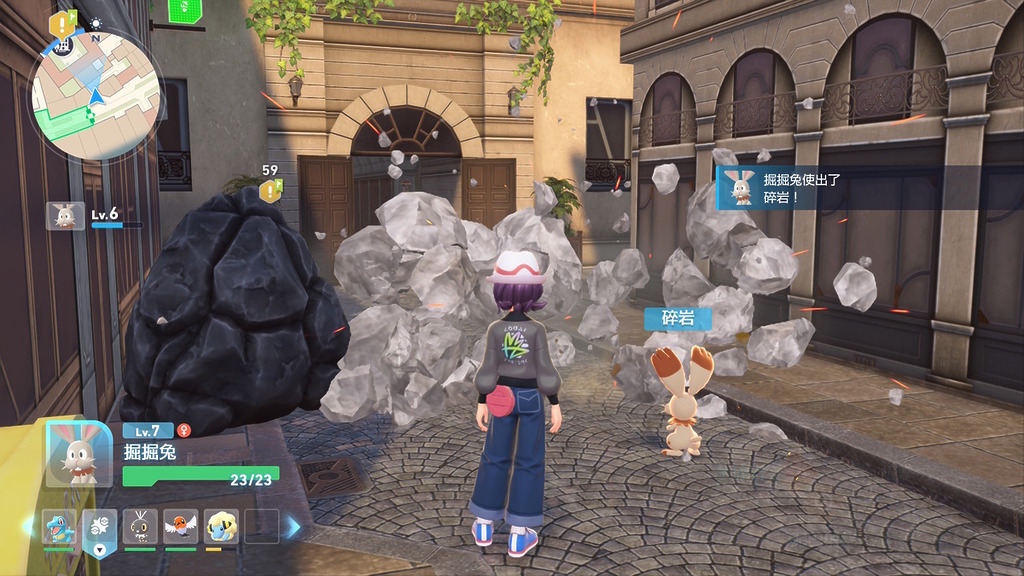This screenshot has height=576, width=1024.
Task: Select the quest marker on the minimap edge
Action: pyautogui.click(x=63, y=23)
